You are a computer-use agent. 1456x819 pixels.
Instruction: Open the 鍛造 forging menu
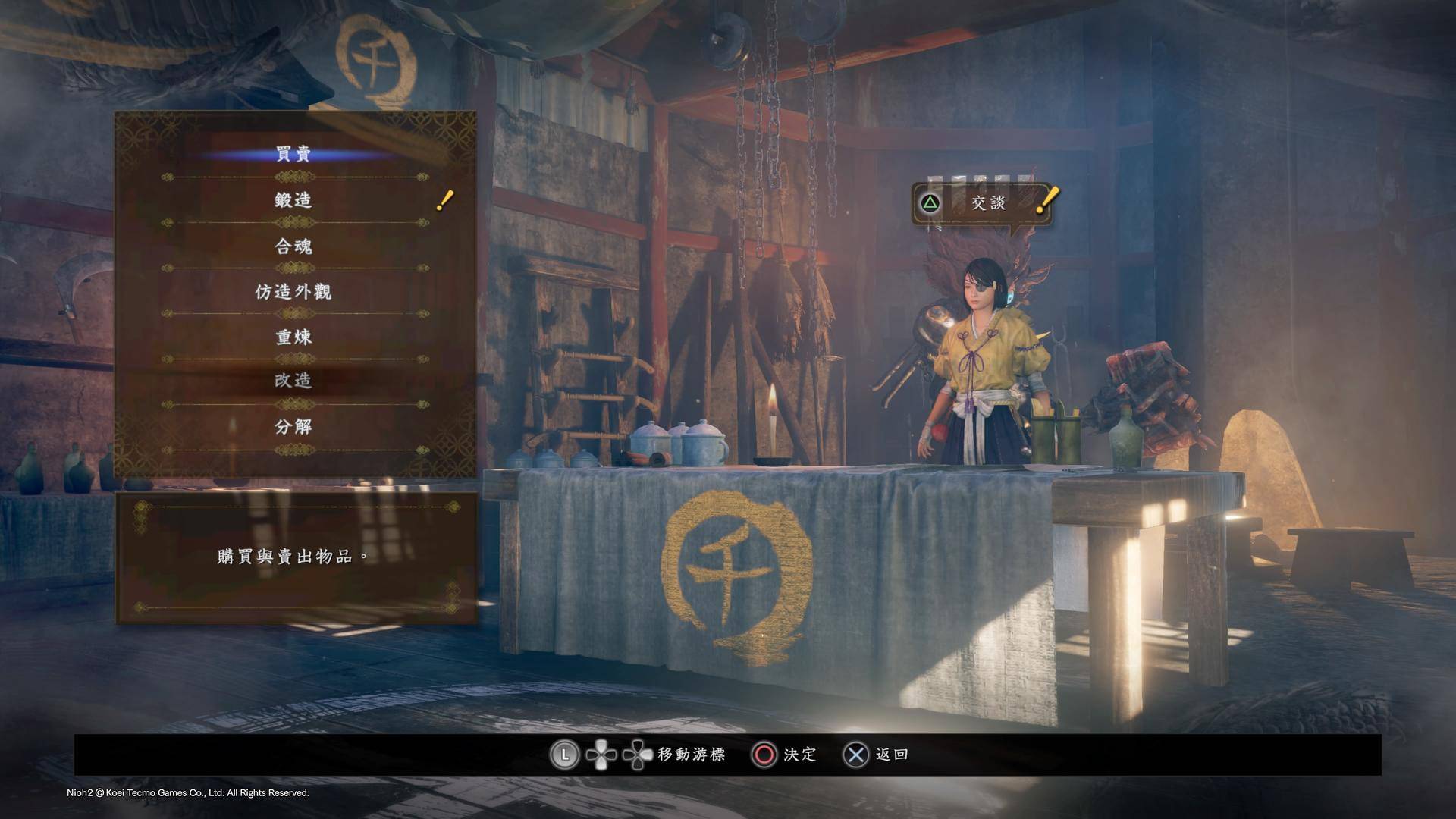point(293,200)
